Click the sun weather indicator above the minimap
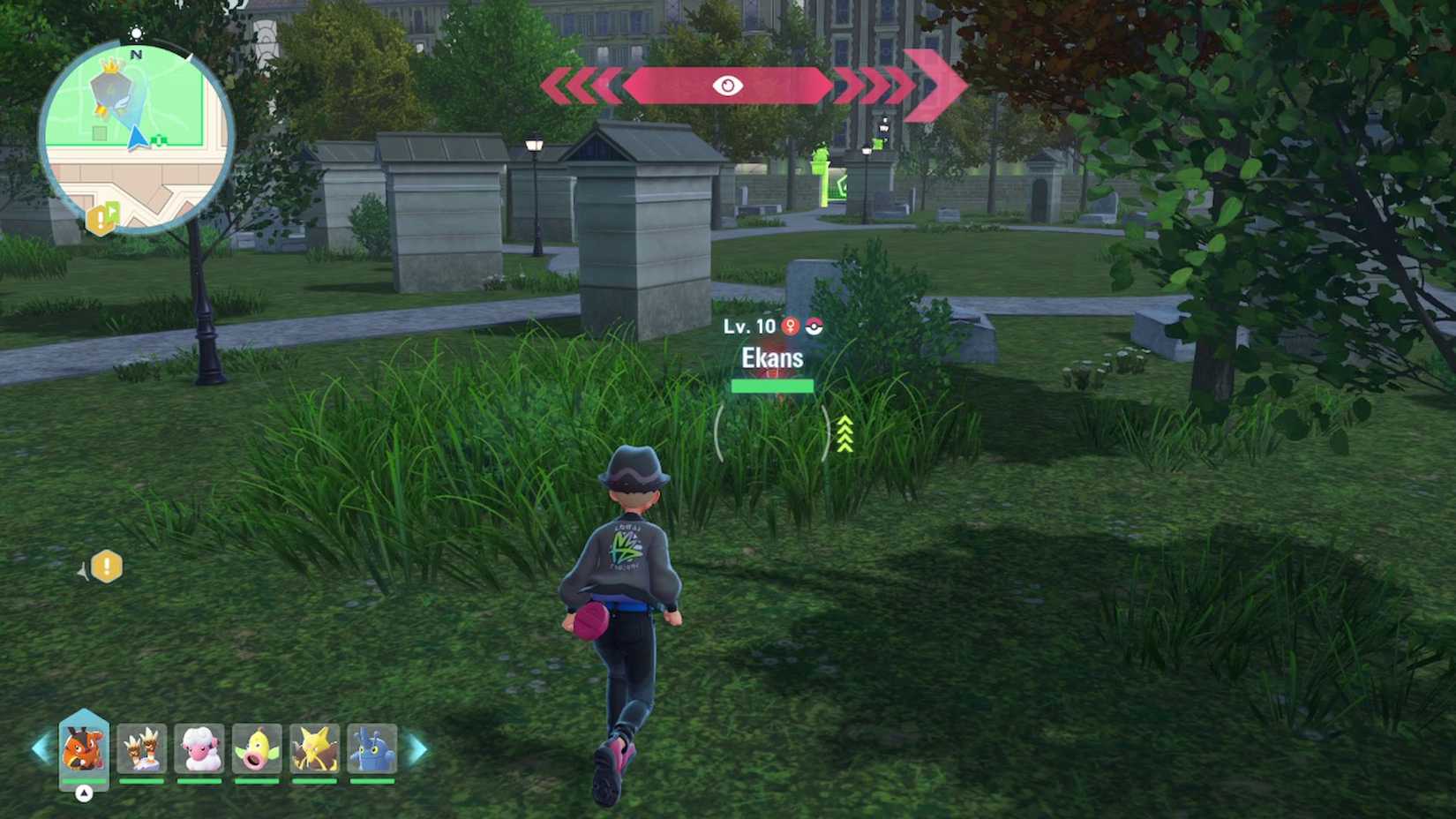Viewport: 1456px width, 819px height. tap(137, 34)
